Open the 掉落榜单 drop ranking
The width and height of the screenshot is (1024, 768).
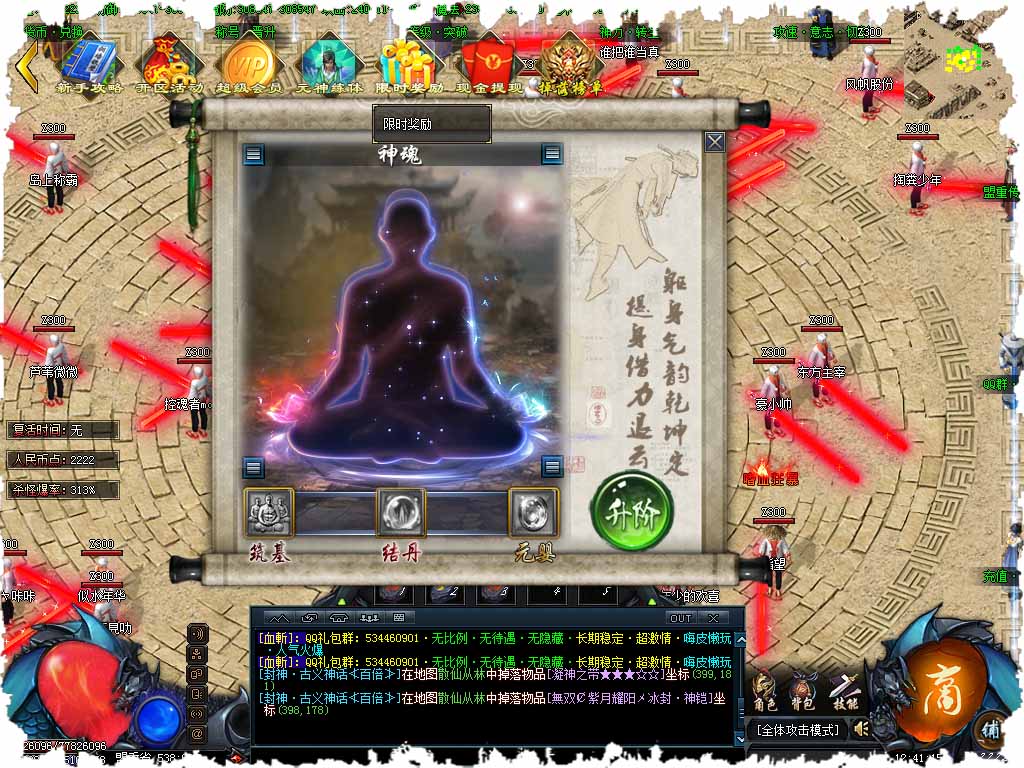(571, 62)
